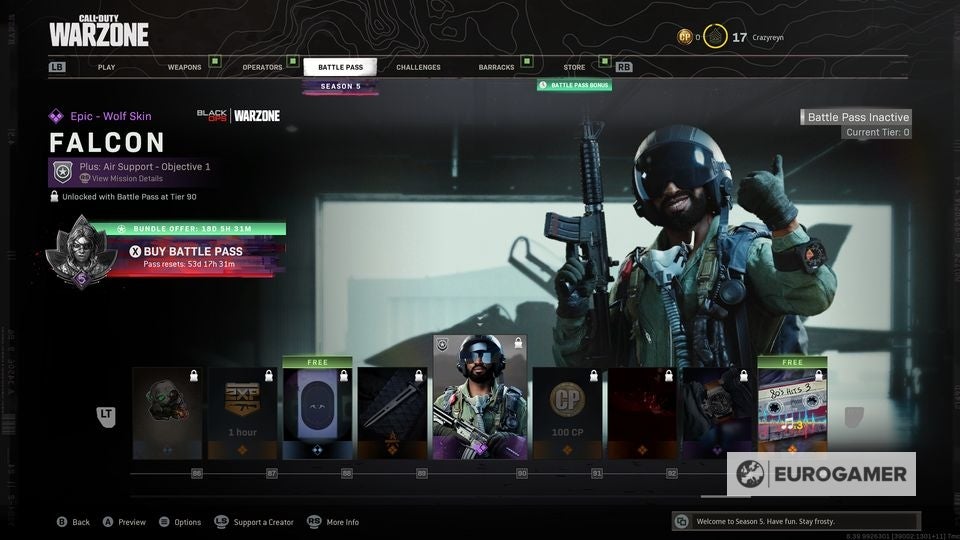Screen dimensions: 960x540
Task: Switch to the Weapons tab
Action: pyautogui.click(x=184, y=67)
